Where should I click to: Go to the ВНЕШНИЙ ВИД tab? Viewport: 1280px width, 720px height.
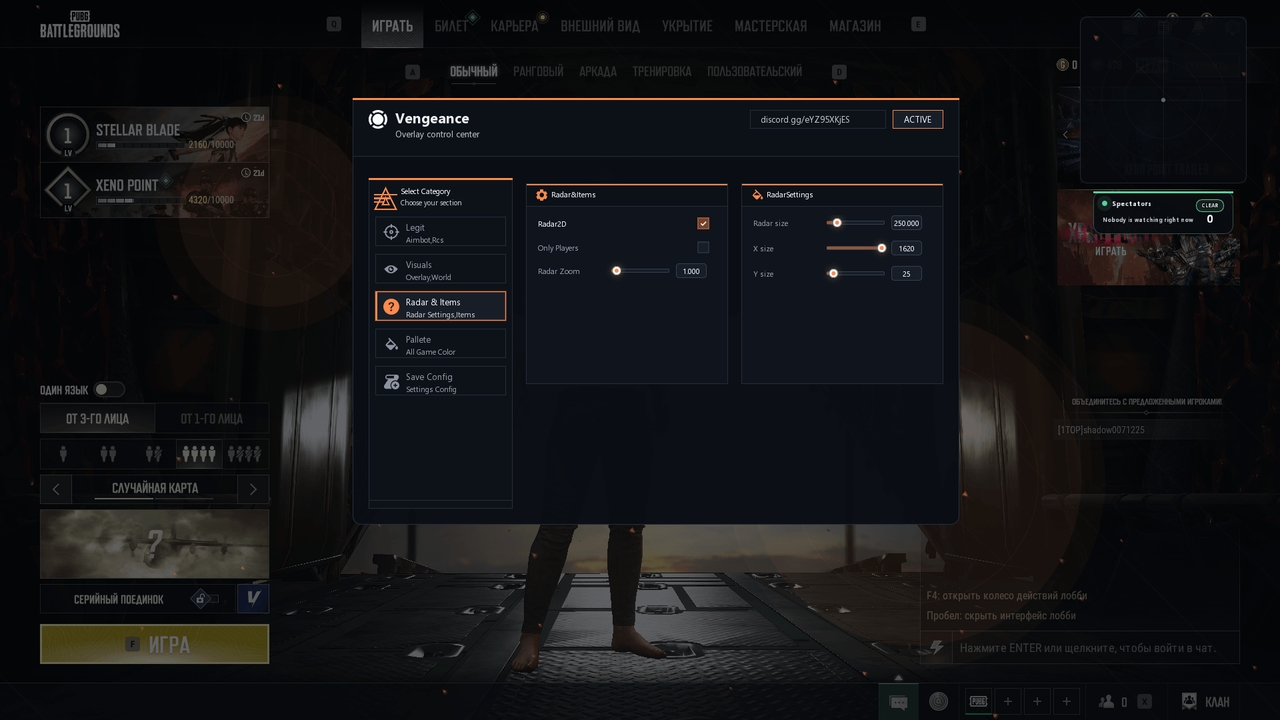[x=600, y=26]
